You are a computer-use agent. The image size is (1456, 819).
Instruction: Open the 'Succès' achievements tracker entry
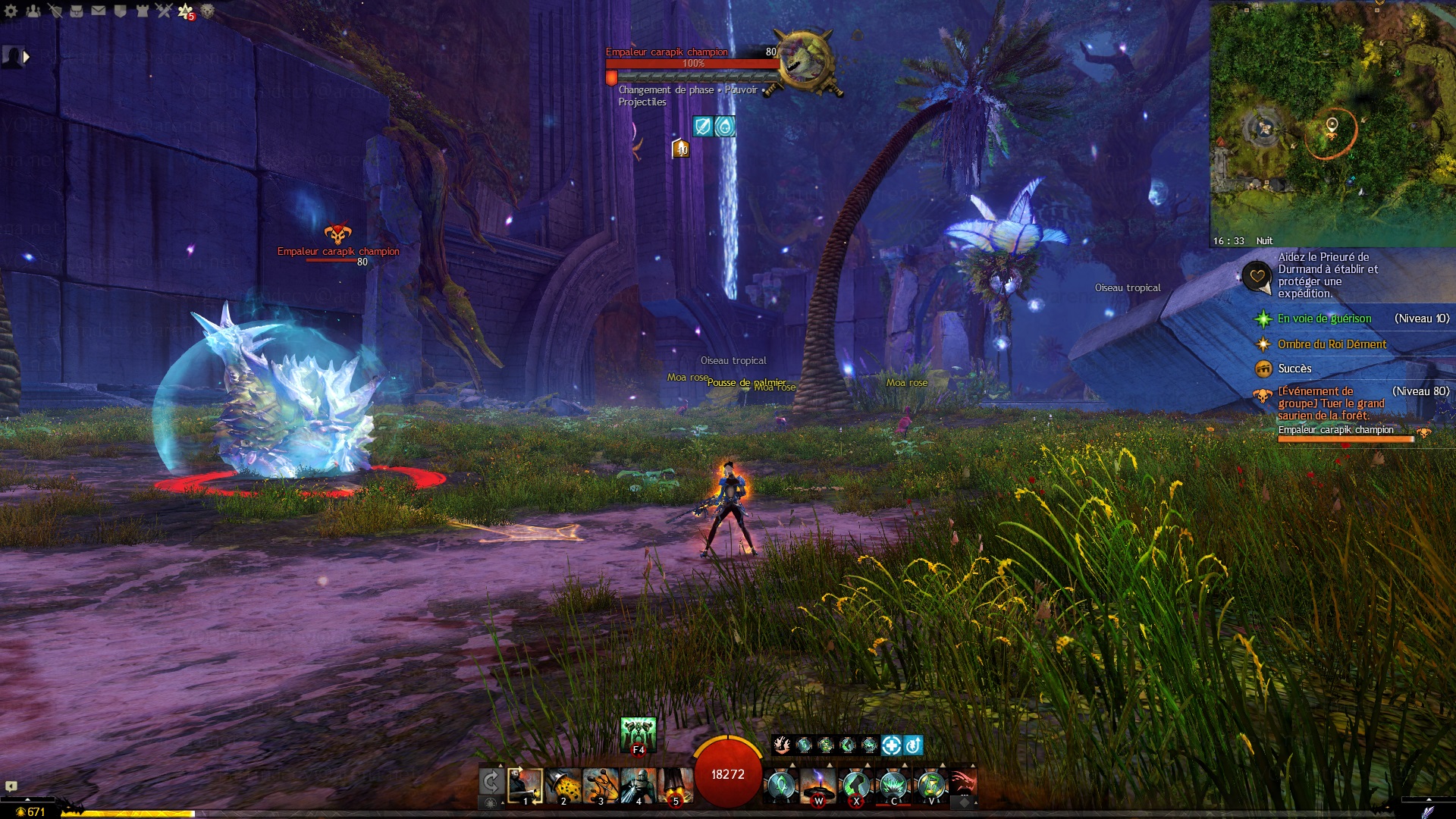[1294, 369]
